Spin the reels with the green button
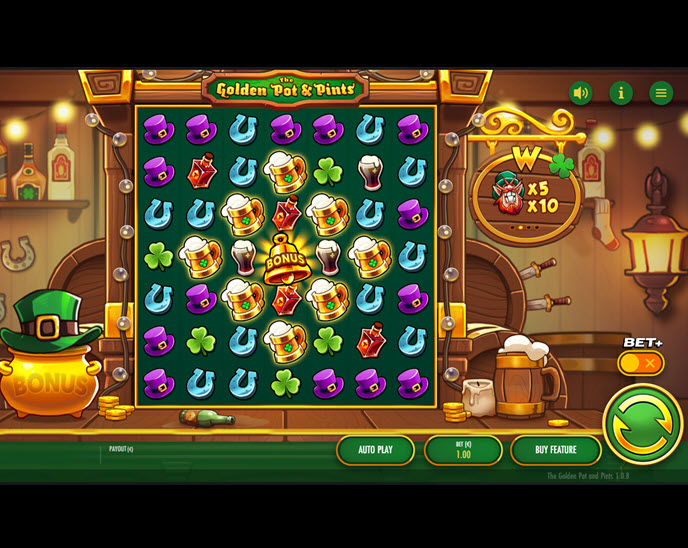 point(643,425)
